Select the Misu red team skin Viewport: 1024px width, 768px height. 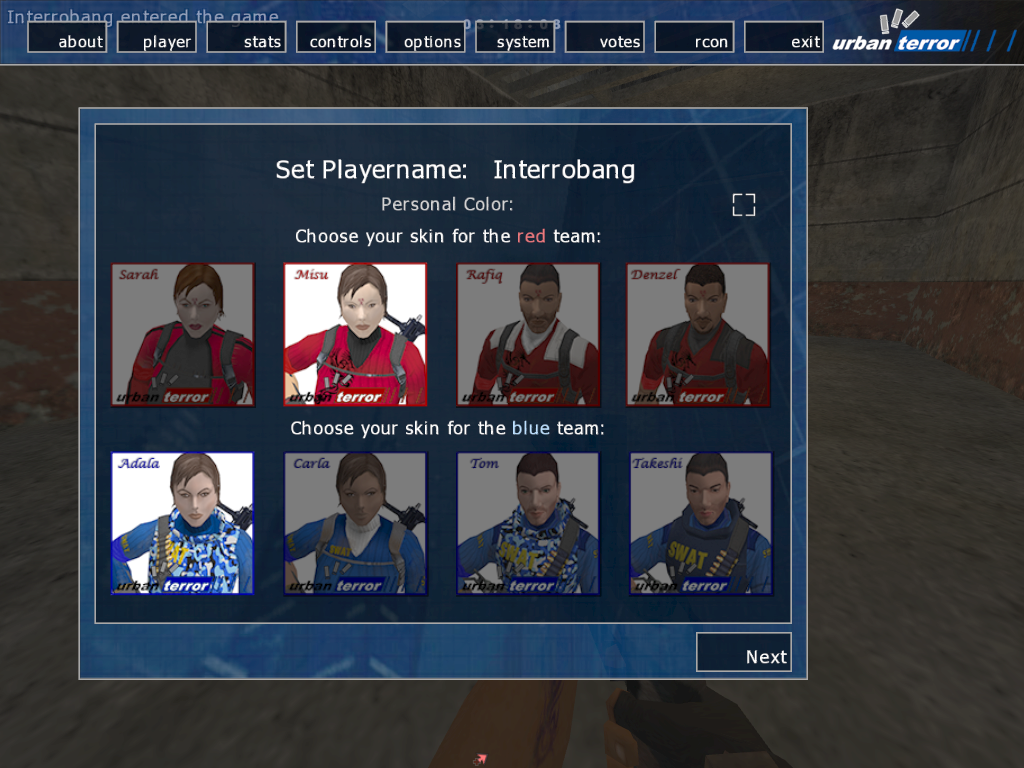coord(355,335)
